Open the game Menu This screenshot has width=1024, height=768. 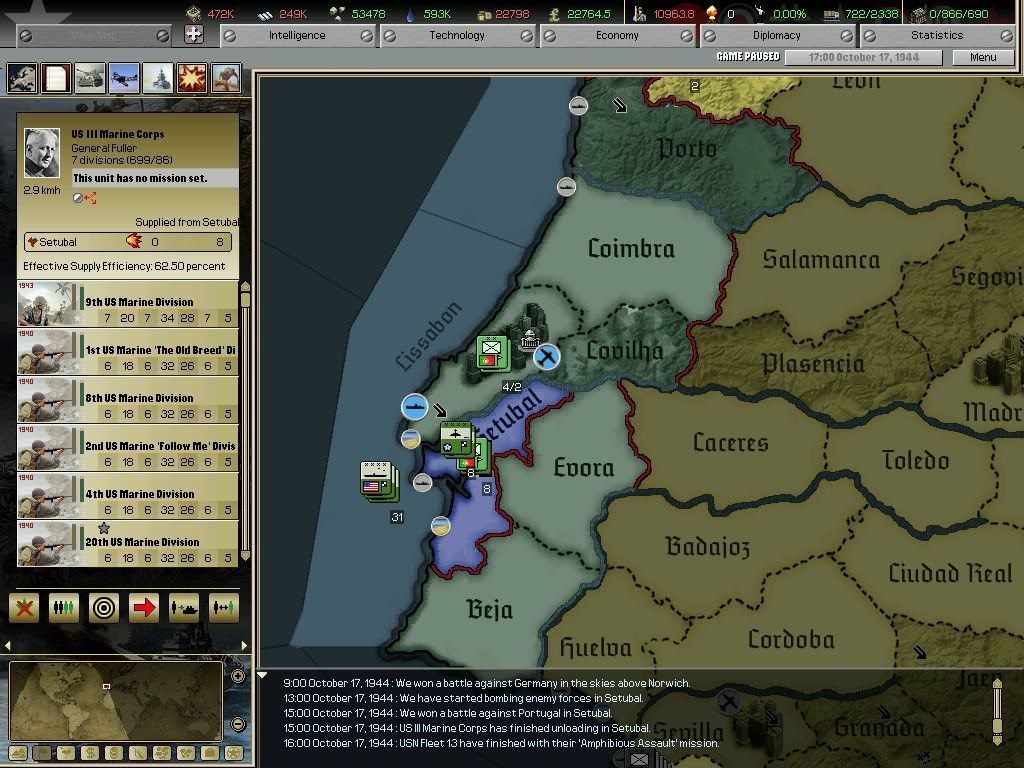(983, 57)
